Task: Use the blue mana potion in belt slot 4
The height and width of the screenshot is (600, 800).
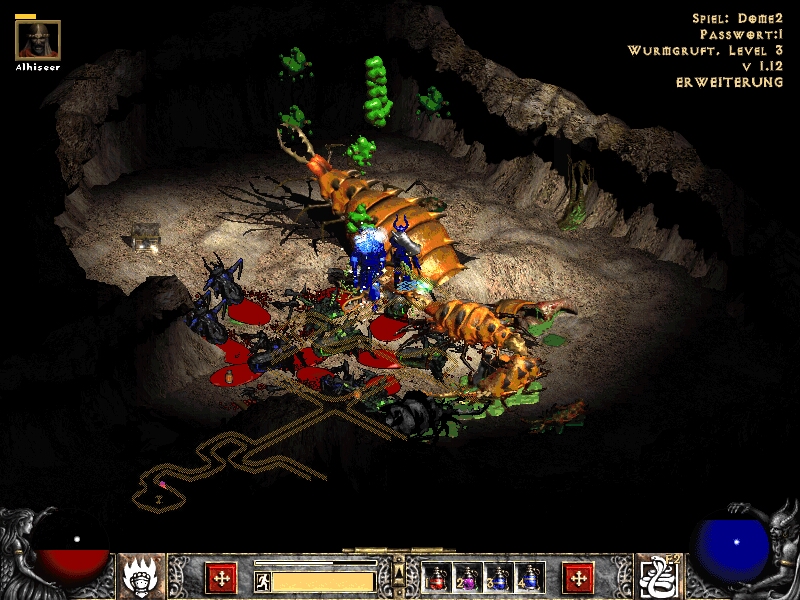Action: (530, 577)
